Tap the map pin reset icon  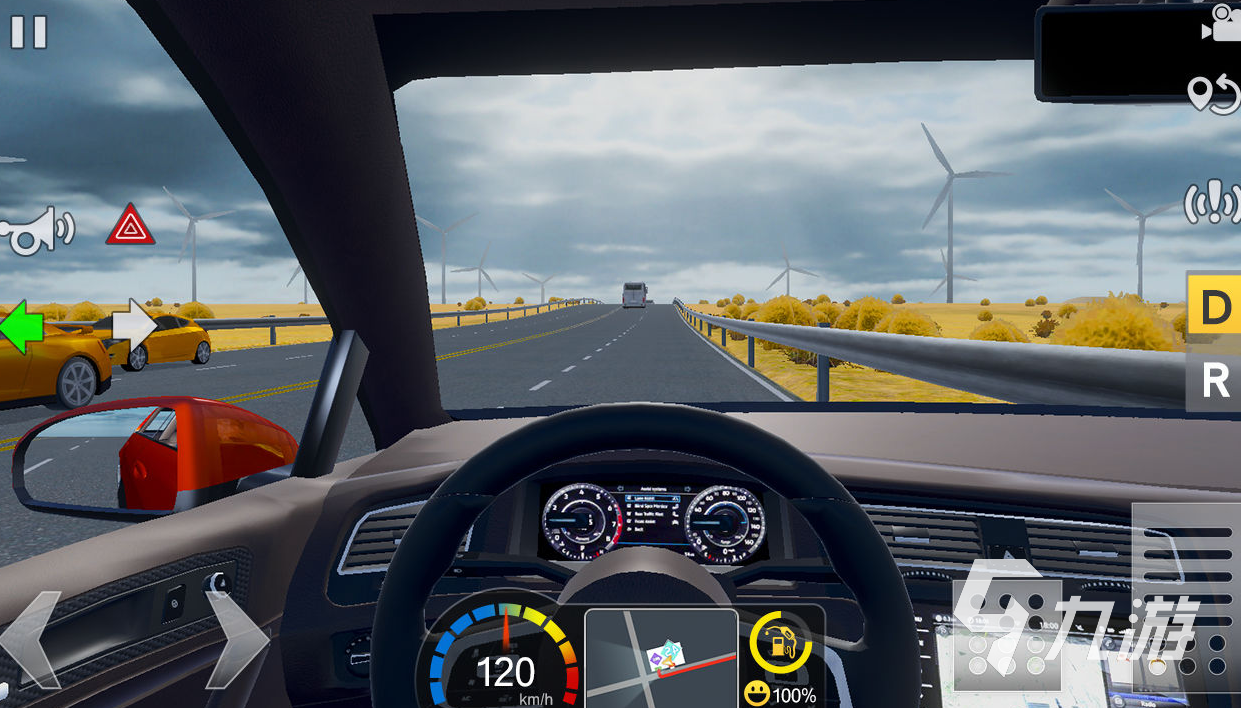click(1213, 95)
